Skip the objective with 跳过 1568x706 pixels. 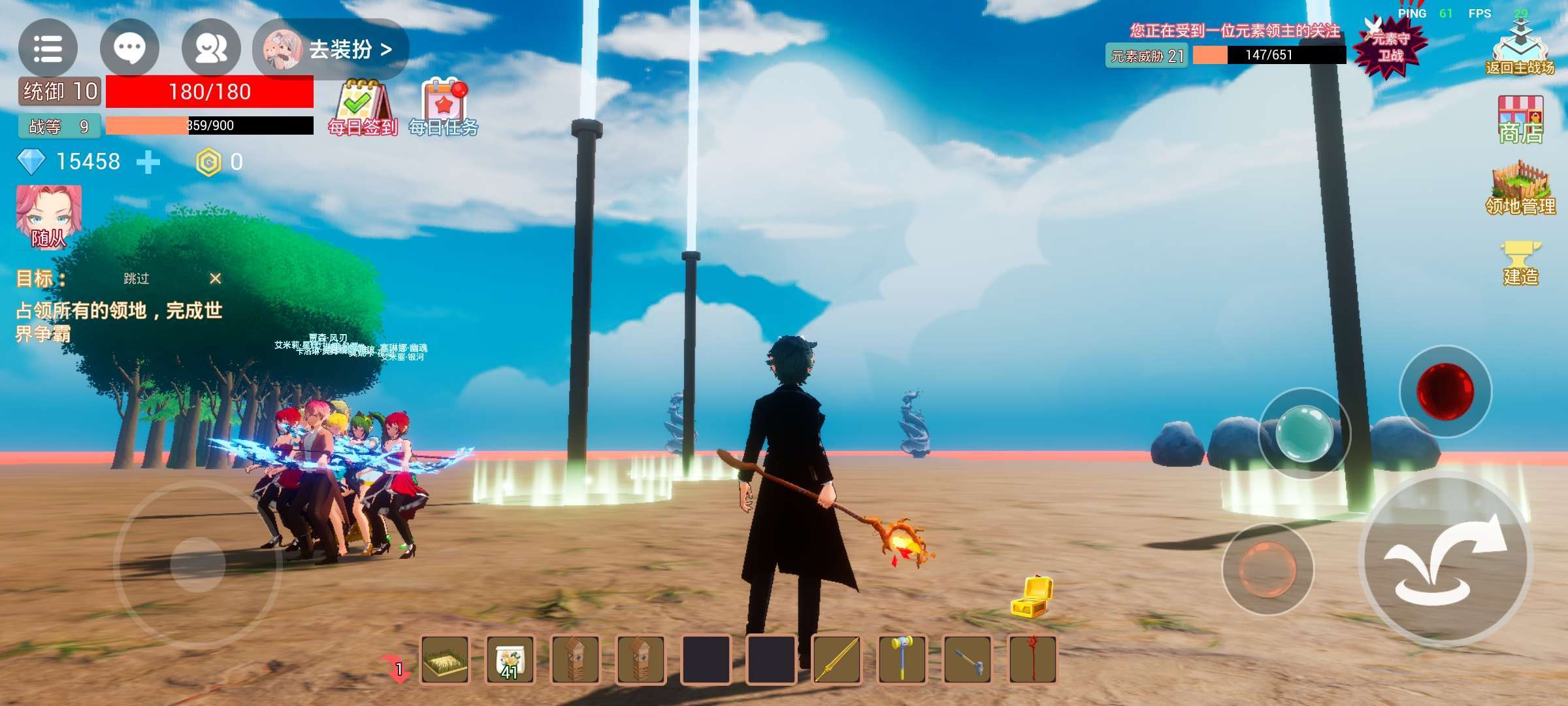point(137,278)
